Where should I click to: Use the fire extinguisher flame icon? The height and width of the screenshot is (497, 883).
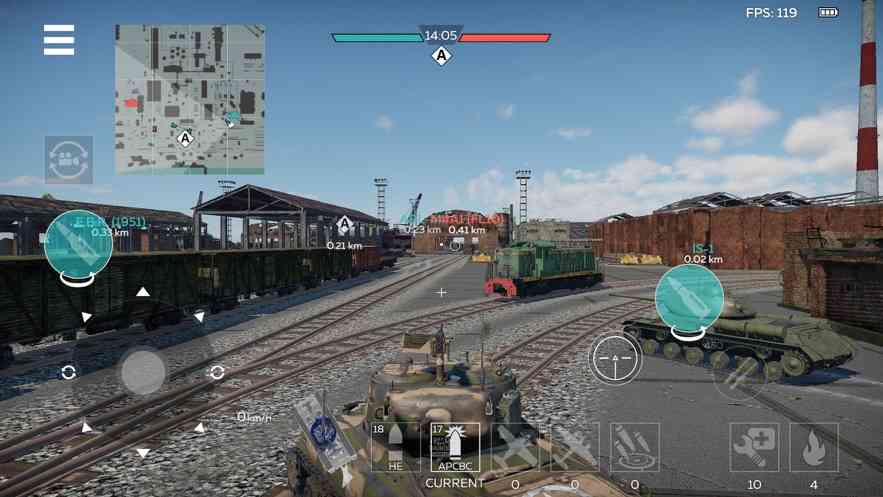(x=814, y=447)
